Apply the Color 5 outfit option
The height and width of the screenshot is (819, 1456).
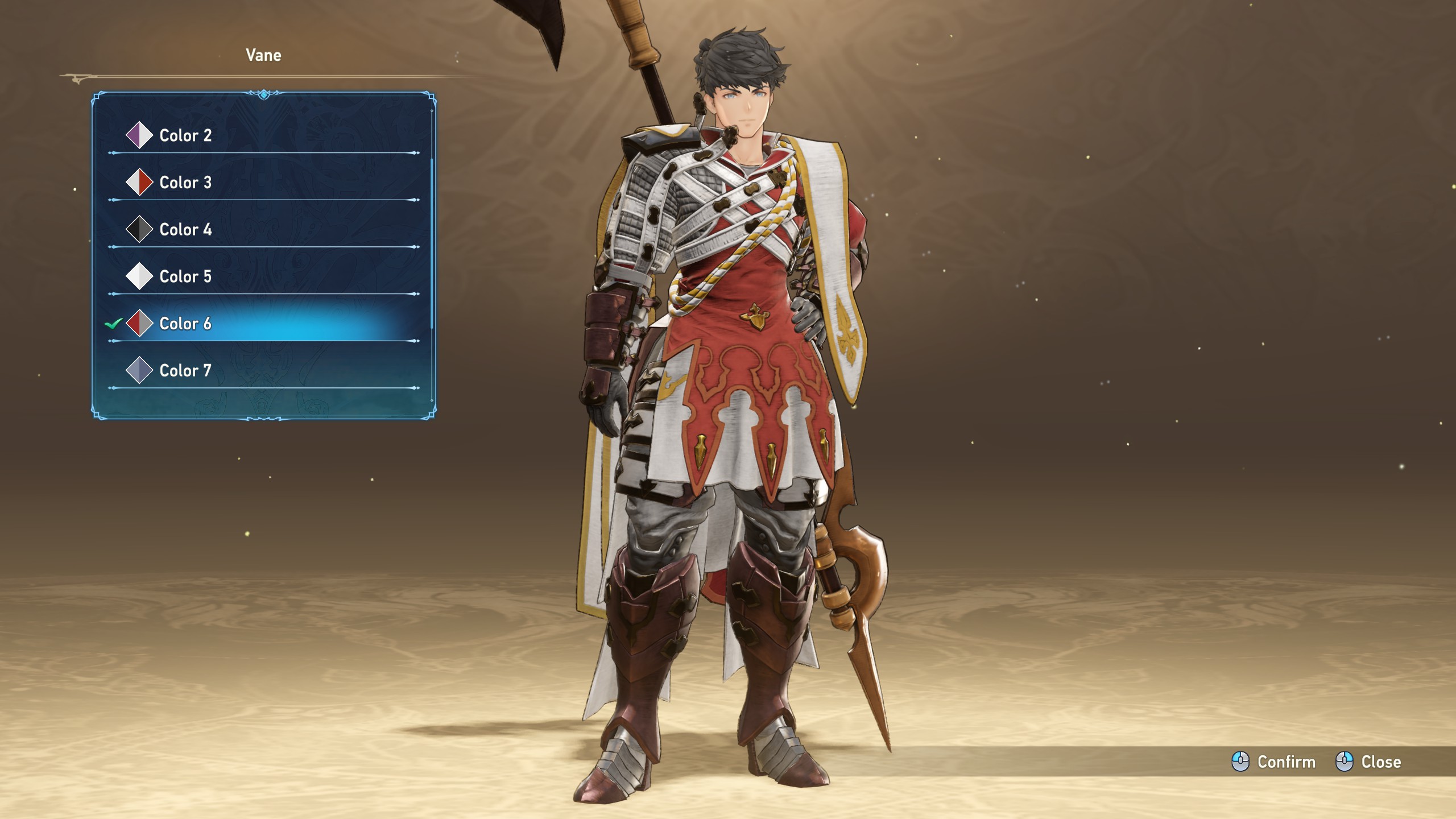[185, 277]
